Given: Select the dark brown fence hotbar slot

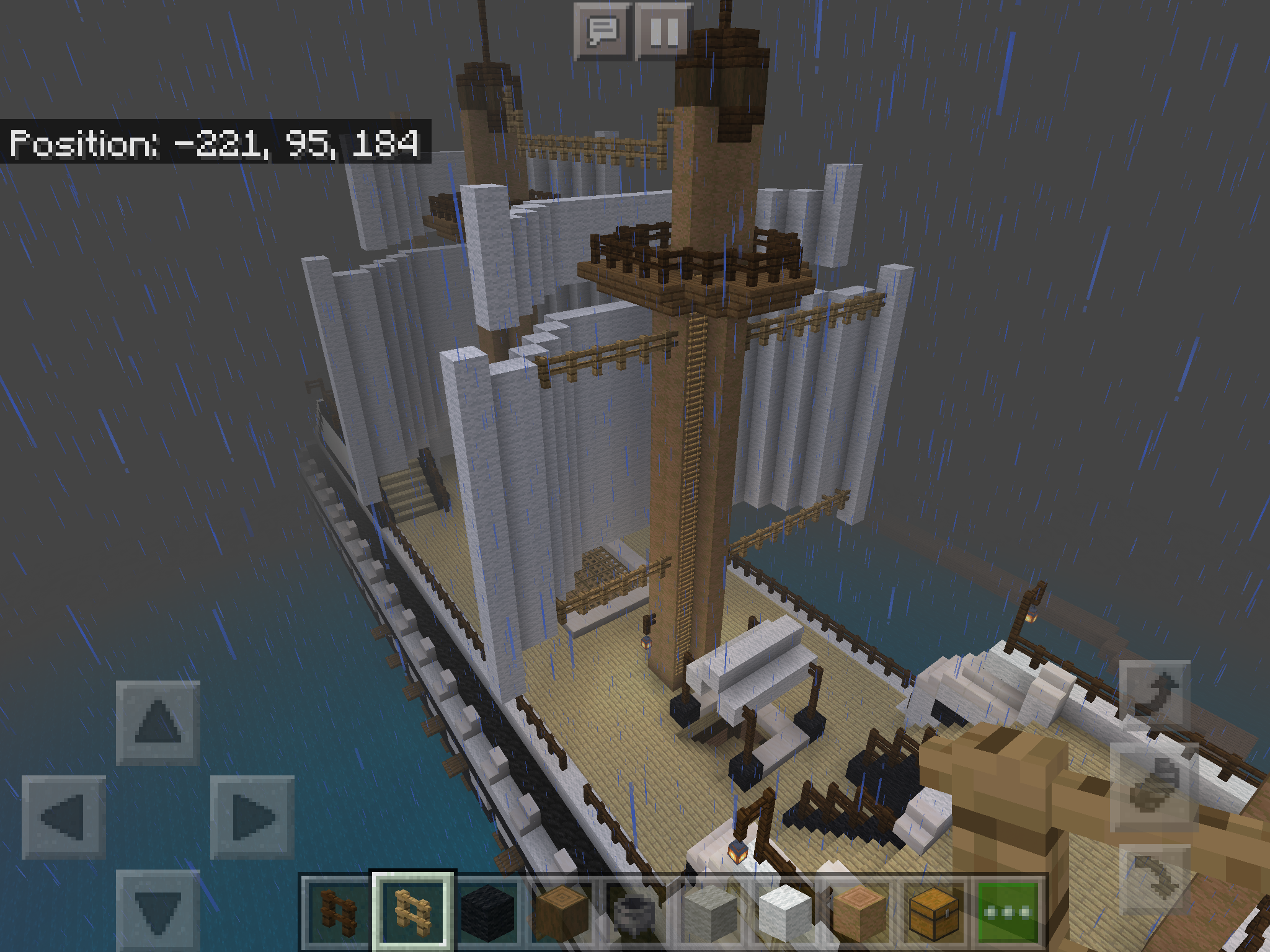Looking at the screenshot, I should 338,911.
